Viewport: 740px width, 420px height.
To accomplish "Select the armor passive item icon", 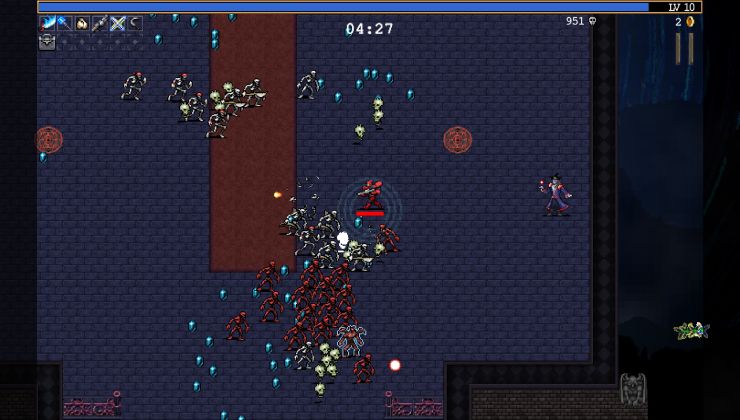I will click(47, 41).
